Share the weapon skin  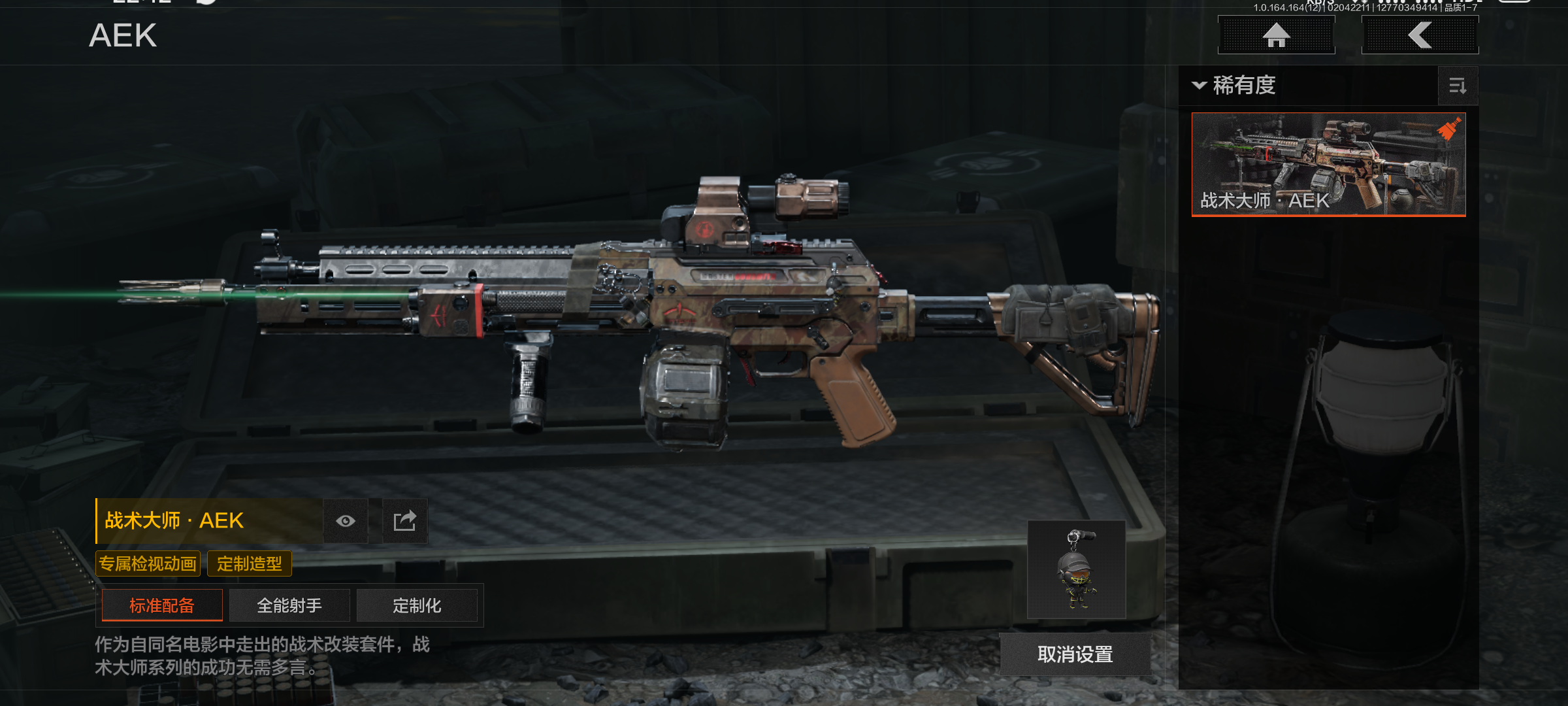point(404,521)
